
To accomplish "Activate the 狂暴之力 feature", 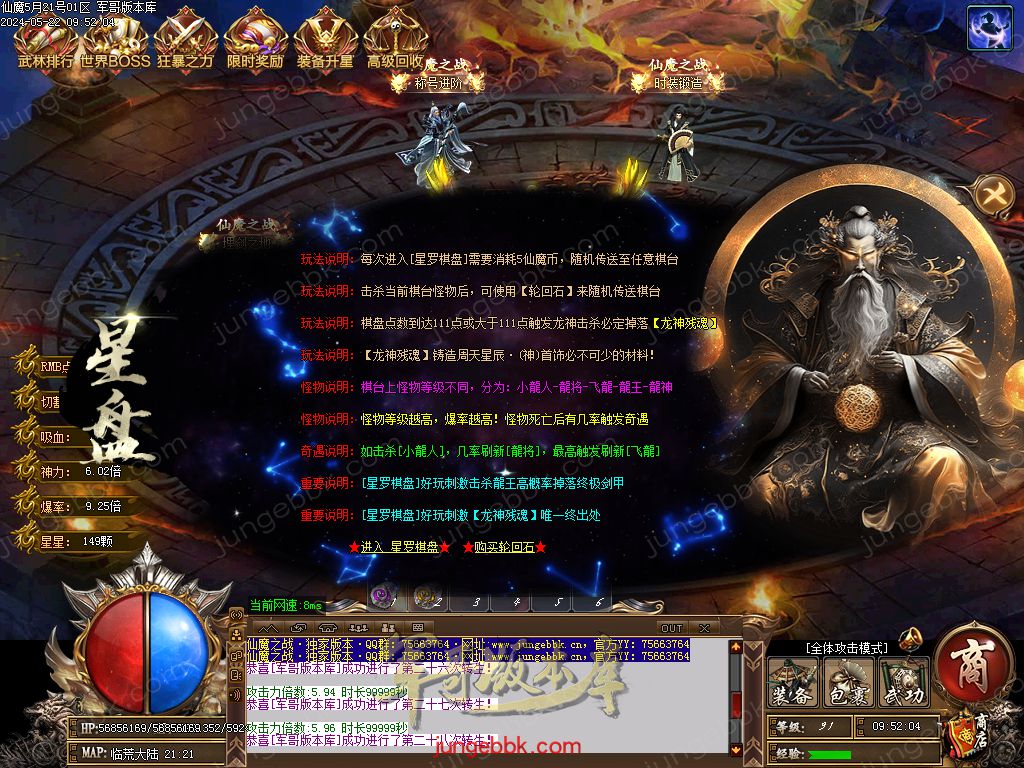I will coord(185,41).
